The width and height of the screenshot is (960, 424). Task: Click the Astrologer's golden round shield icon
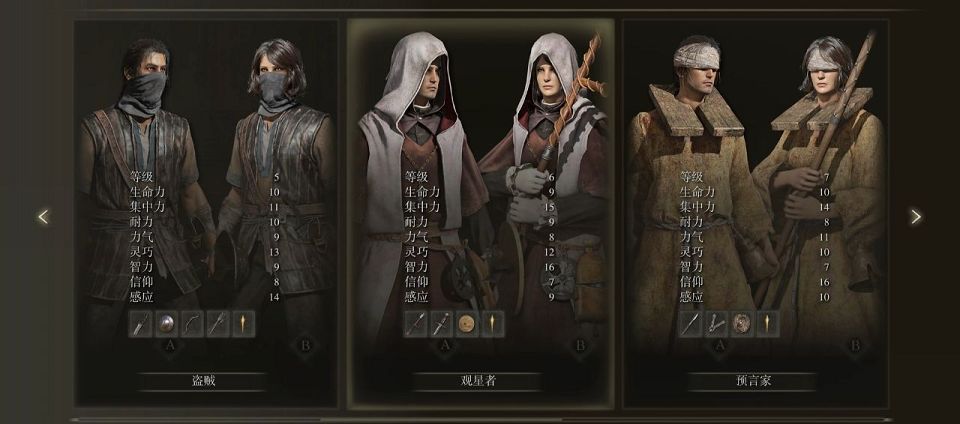[467, 323]
